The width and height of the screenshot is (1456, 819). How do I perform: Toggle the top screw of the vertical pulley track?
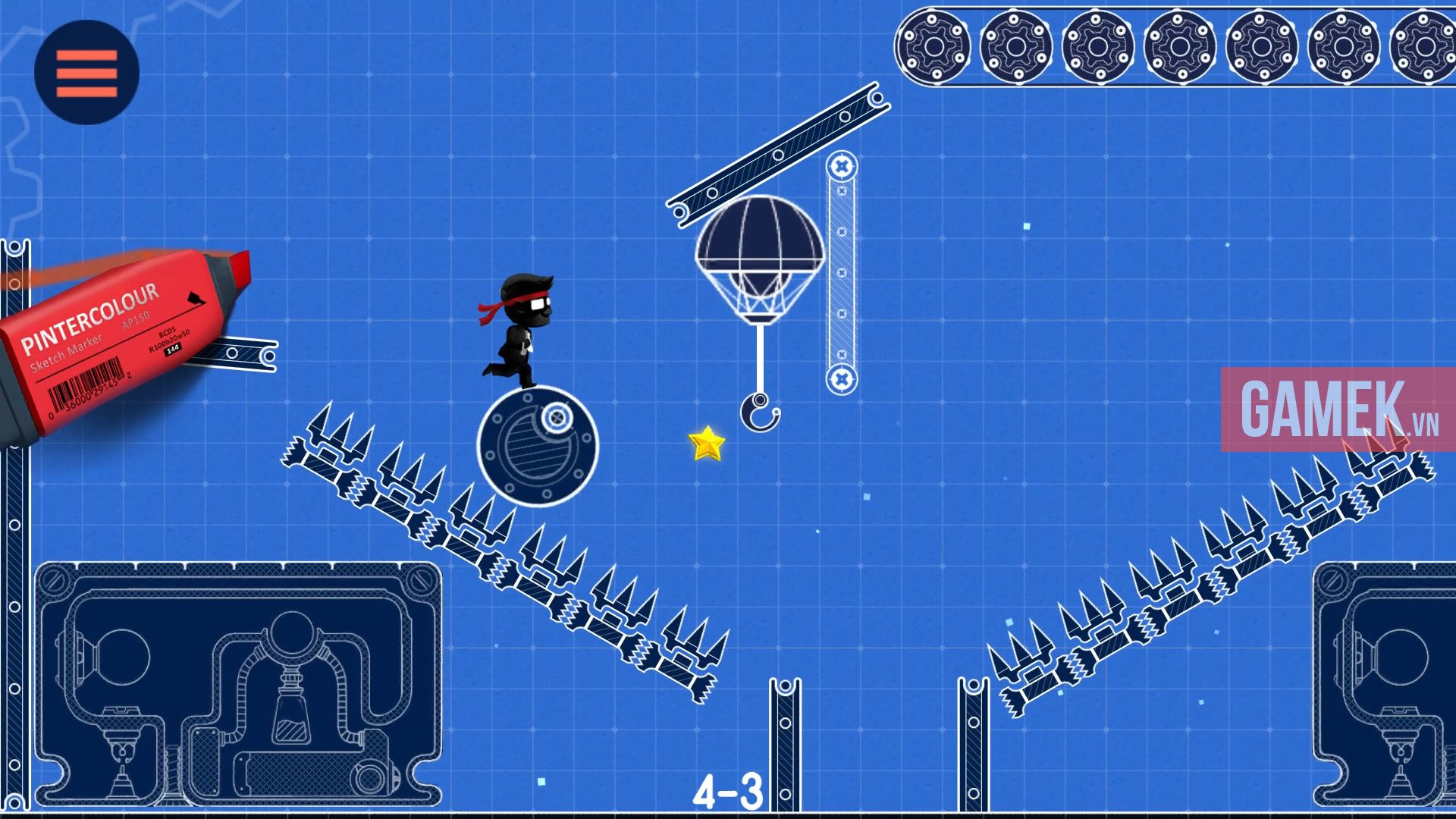click(x=842, y=165)
